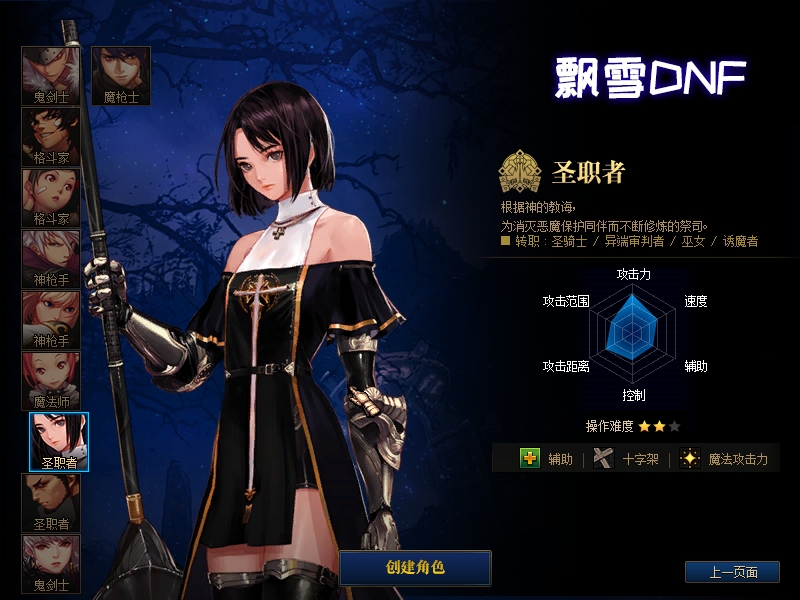Switch to the male 圣职者 portrait
Image resolution: width=800 pixels, height=600 pixels.
coord(51,503)
